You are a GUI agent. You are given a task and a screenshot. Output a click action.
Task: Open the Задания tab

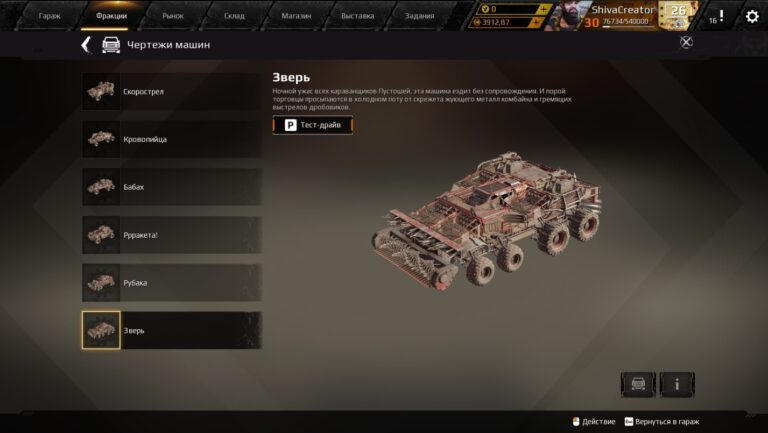click(x=419, y=17)
